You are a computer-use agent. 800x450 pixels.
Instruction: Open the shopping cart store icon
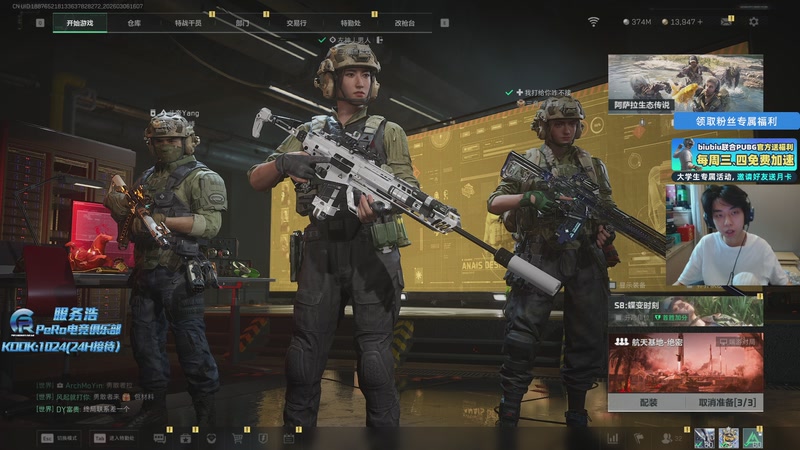coord(238,438)
